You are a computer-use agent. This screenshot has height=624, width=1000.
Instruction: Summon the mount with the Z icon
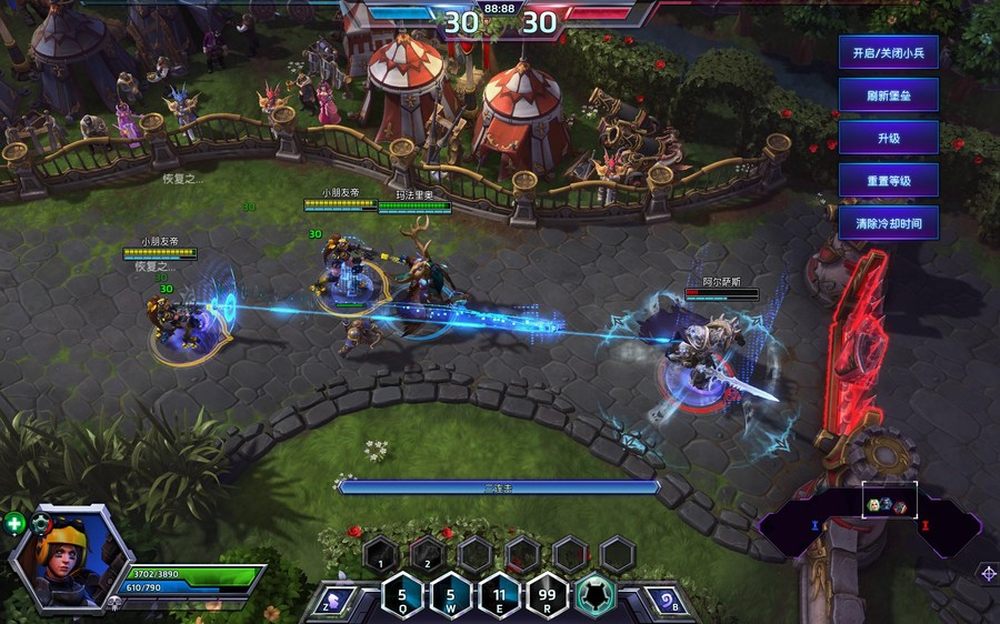coord(335,600)
